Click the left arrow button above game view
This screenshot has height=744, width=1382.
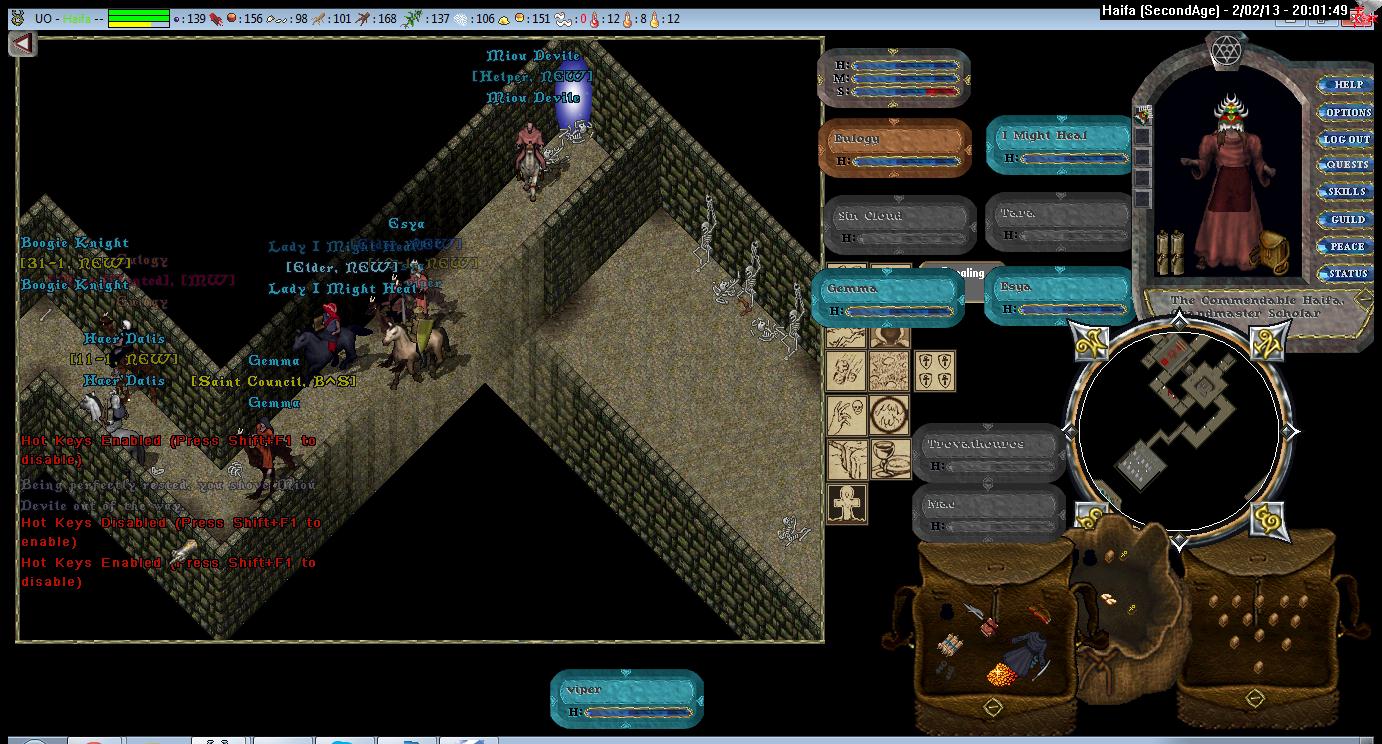coord(23,44)
